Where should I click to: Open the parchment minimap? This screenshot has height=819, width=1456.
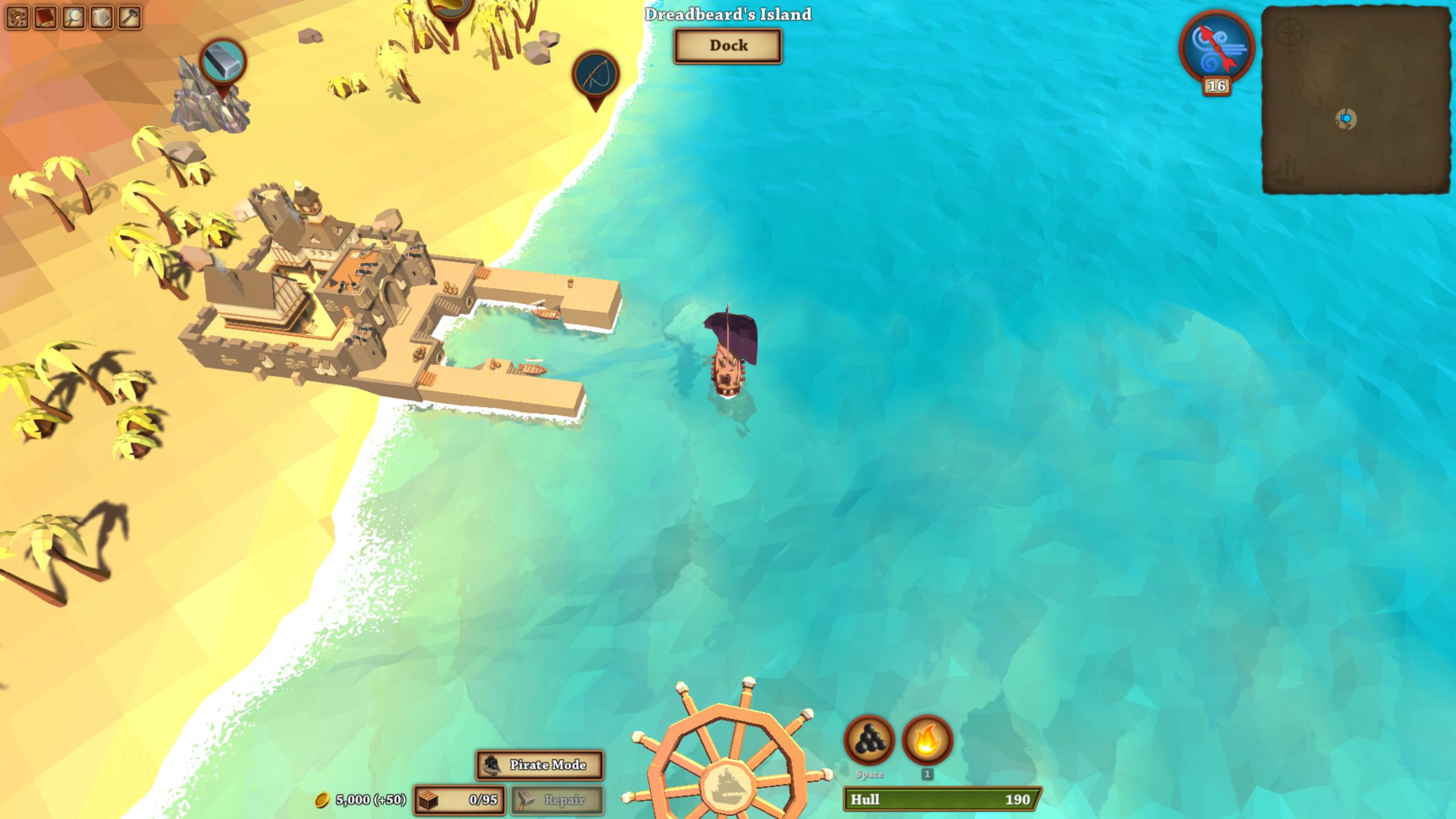pos(1355,100)
